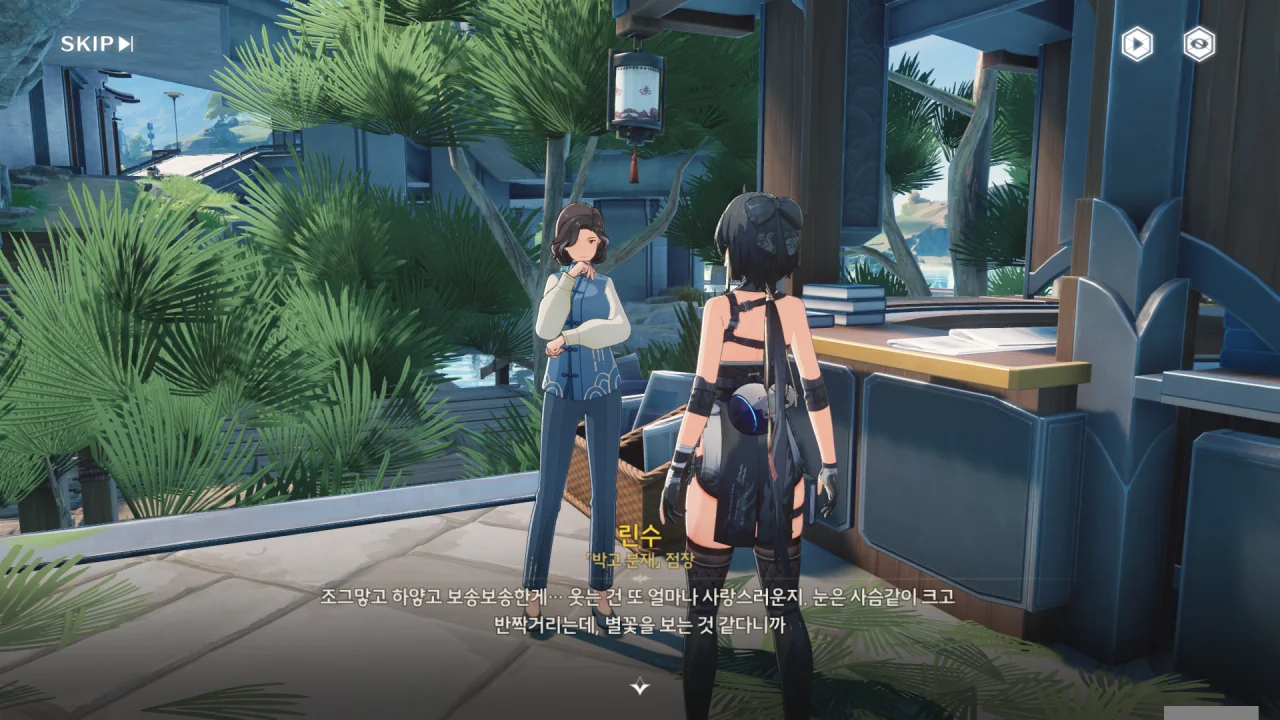Hide the dialogue interface
1280x720 pixels.
[1199, 44]
